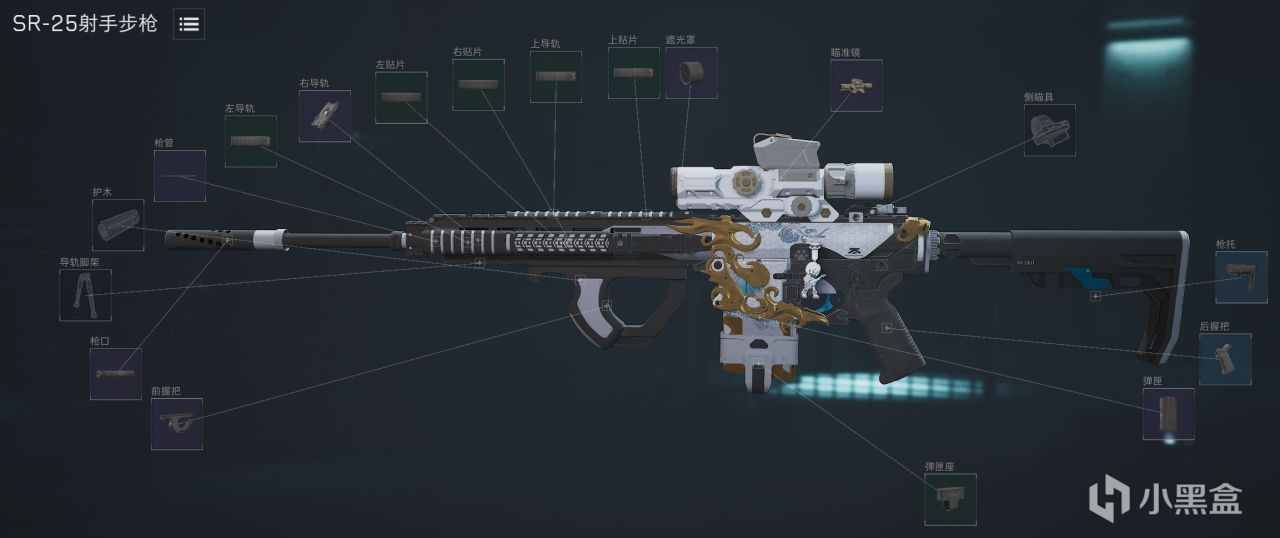1280x538 pixels.
Task: Open the list menu beside the weapon name
Action: pos(189,25)
